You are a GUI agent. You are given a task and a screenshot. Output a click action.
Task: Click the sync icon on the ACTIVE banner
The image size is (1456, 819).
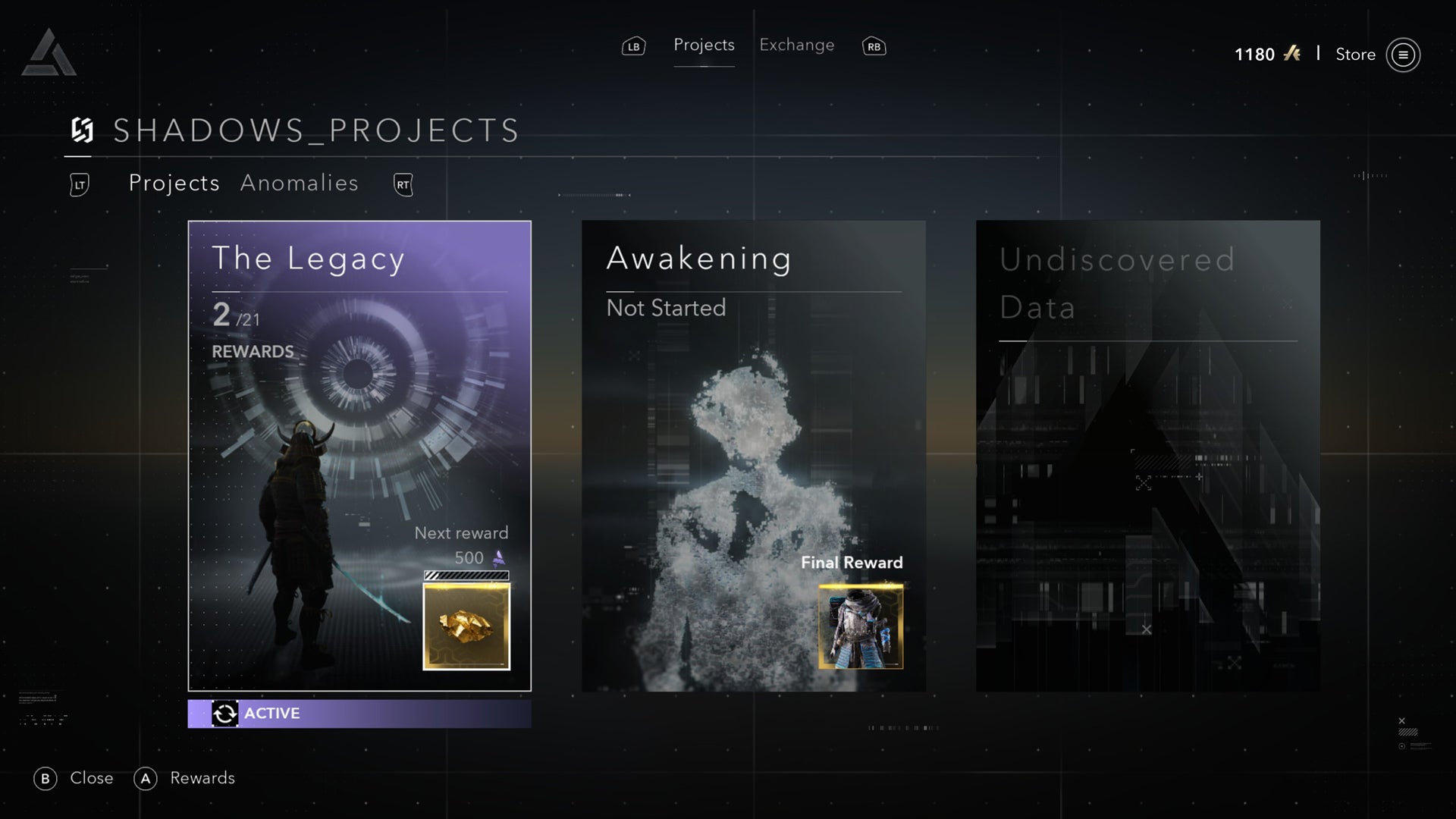[225, 714]
